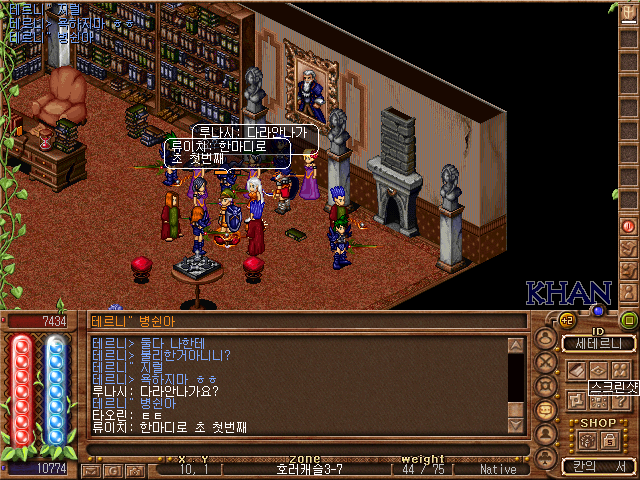Click the green square button
This screenshot has height=480, width=640.
(629, 321)
